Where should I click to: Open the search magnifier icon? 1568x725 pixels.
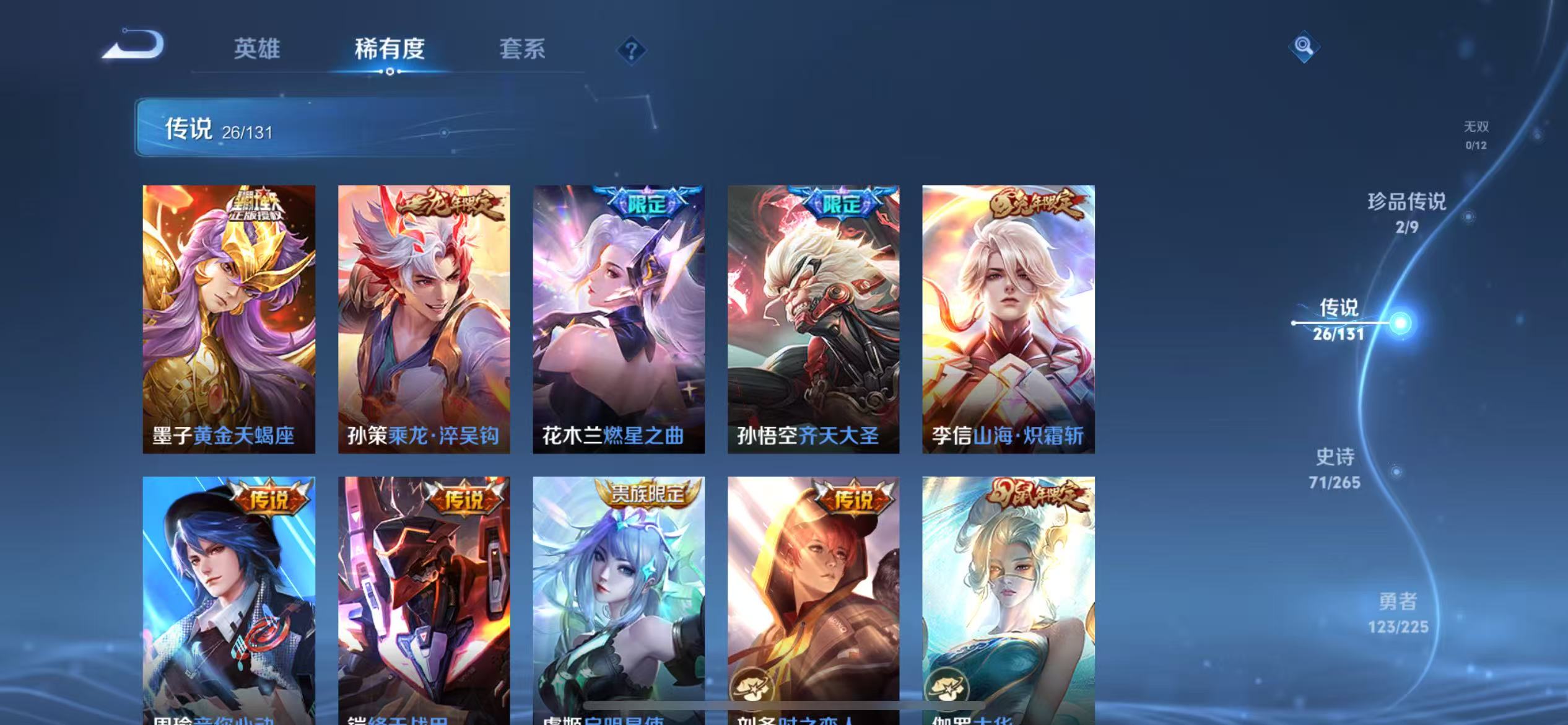1304,46
